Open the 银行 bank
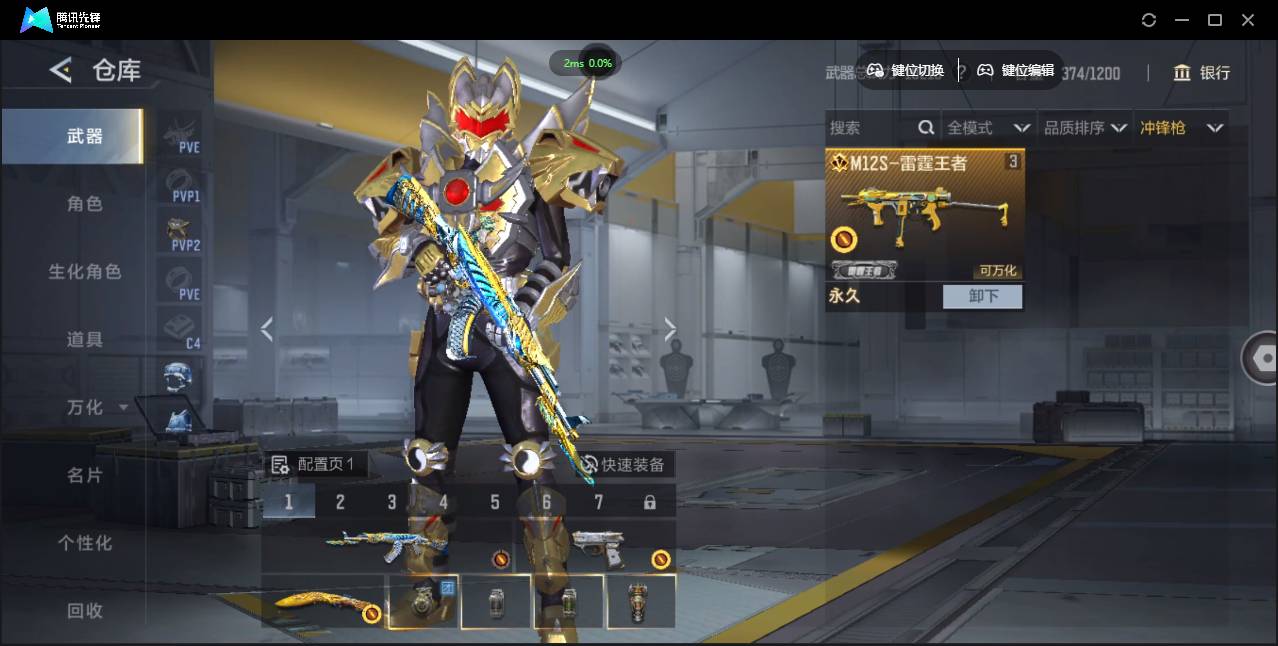 pyautogui.click(x=1202, y=73)
